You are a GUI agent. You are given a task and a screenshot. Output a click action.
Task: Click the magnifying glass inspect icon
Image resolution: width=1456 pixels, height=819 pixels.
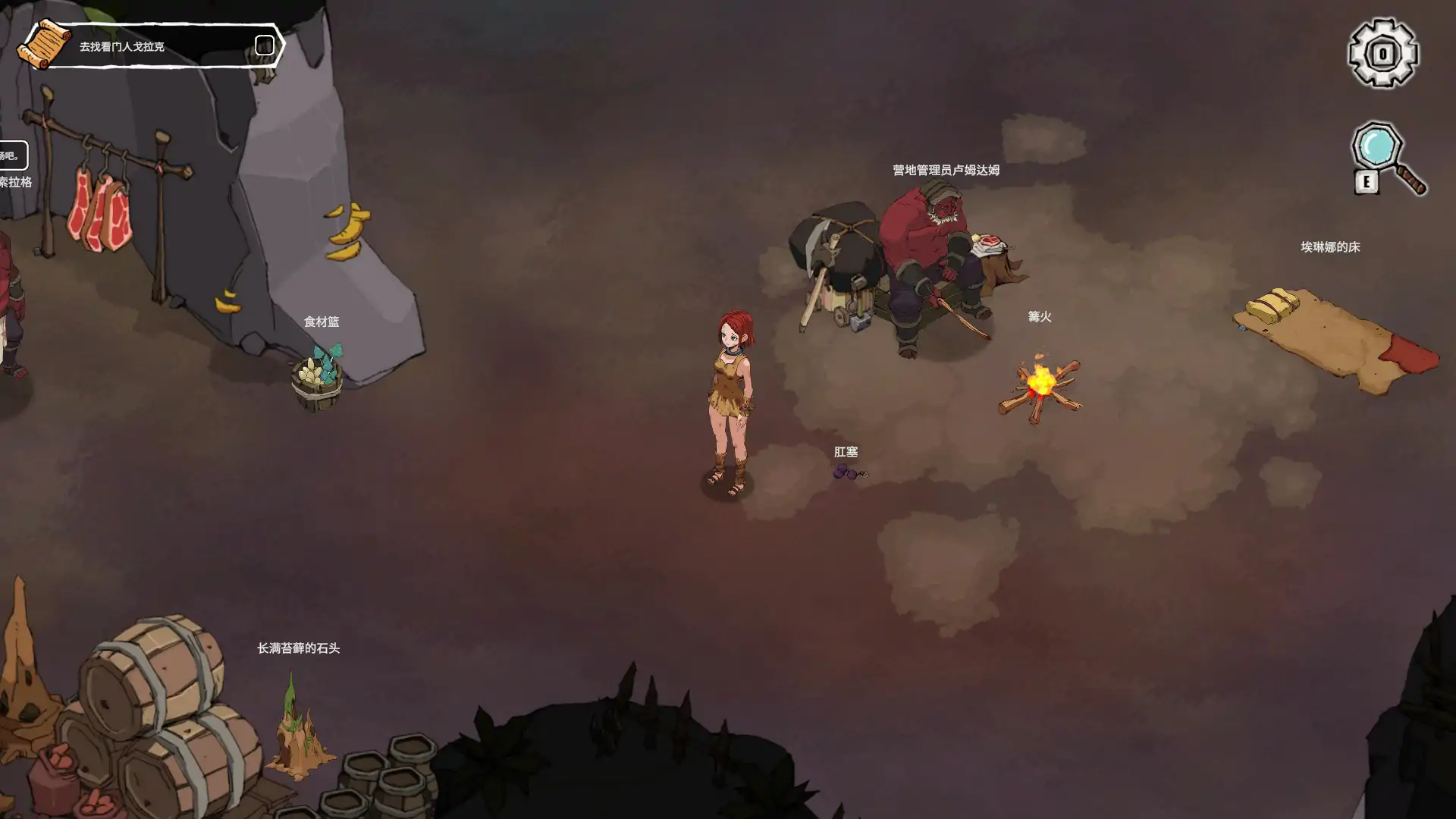1386,155
